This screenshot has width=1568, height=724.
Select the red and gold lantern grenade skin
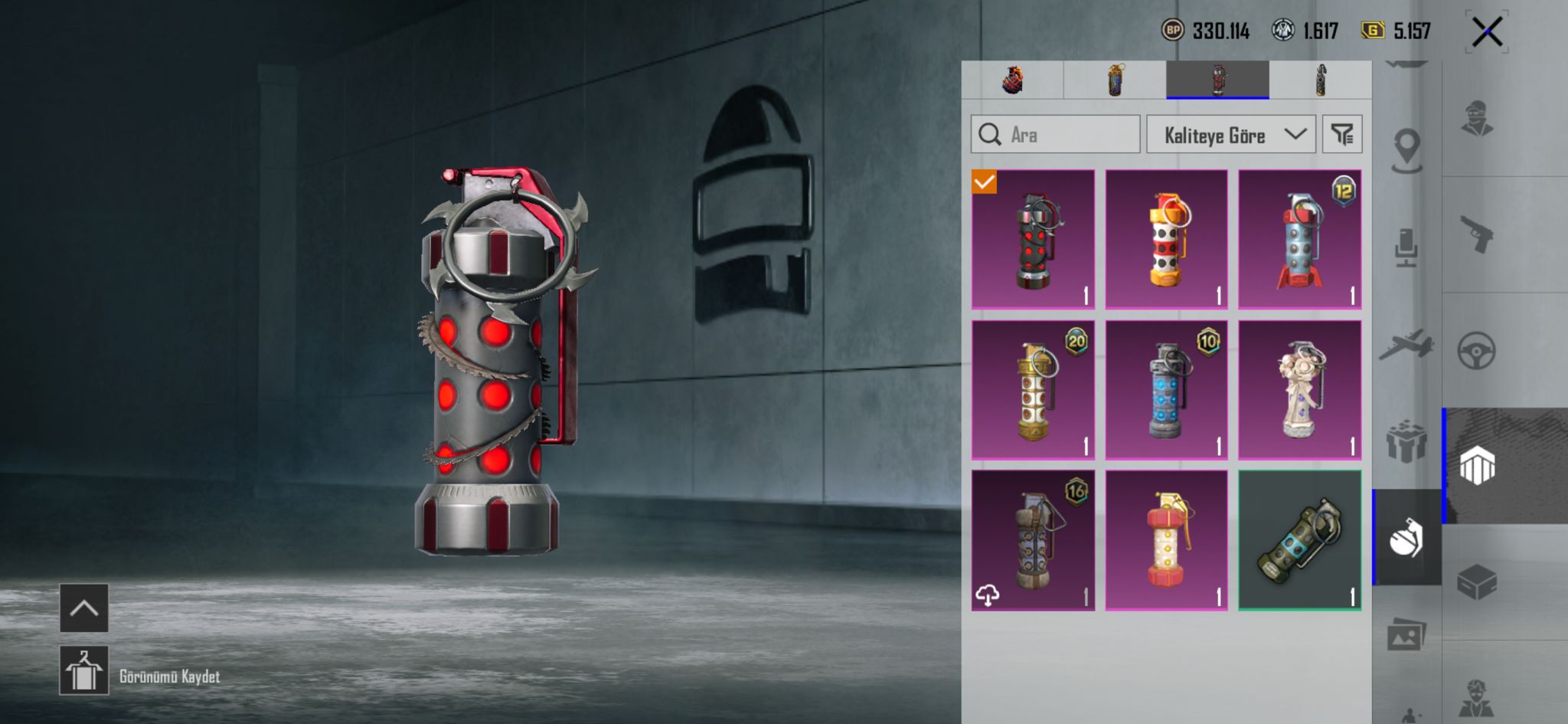point(1166,540)
